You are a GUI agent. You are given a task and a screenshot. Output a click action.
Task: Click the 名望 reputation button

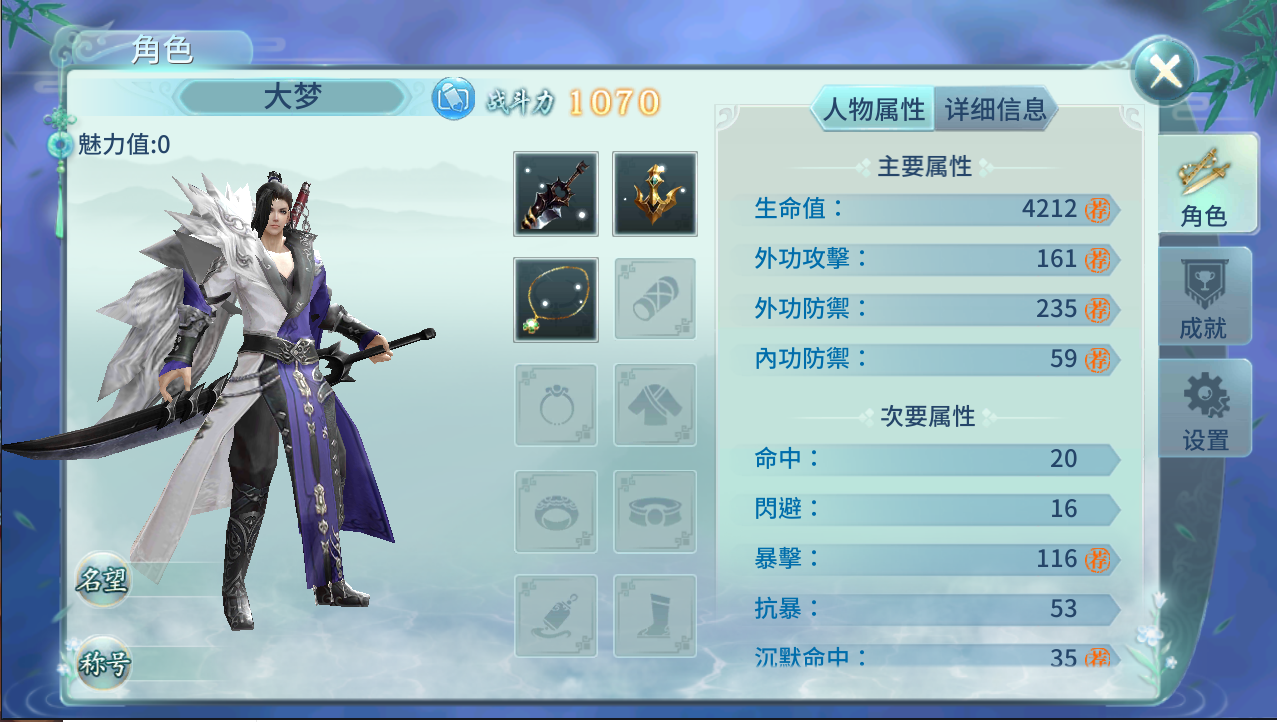(x=103, y=580)
